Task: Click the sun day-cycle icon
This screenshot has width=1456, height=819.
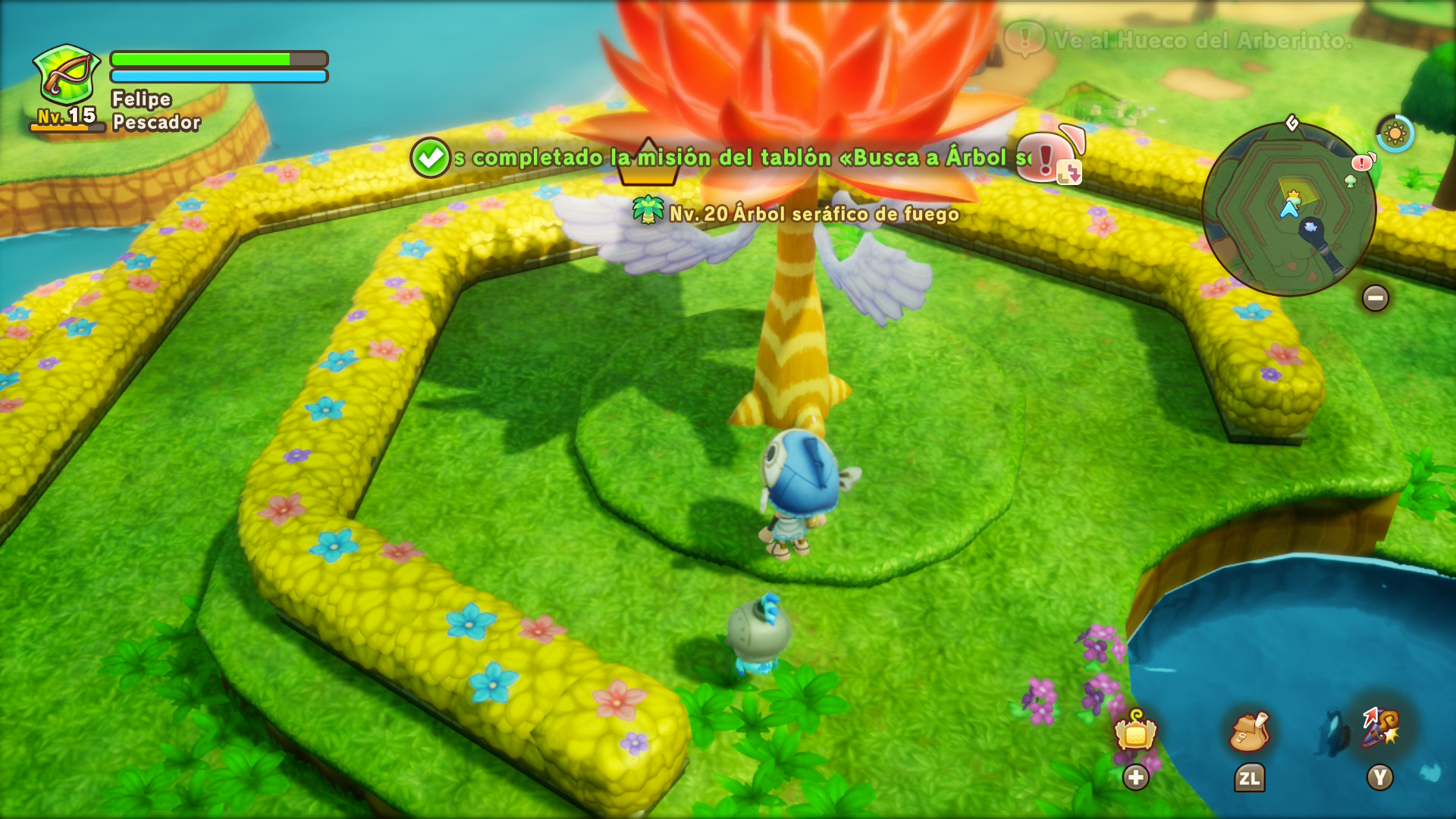Action: coord(1395,134)
